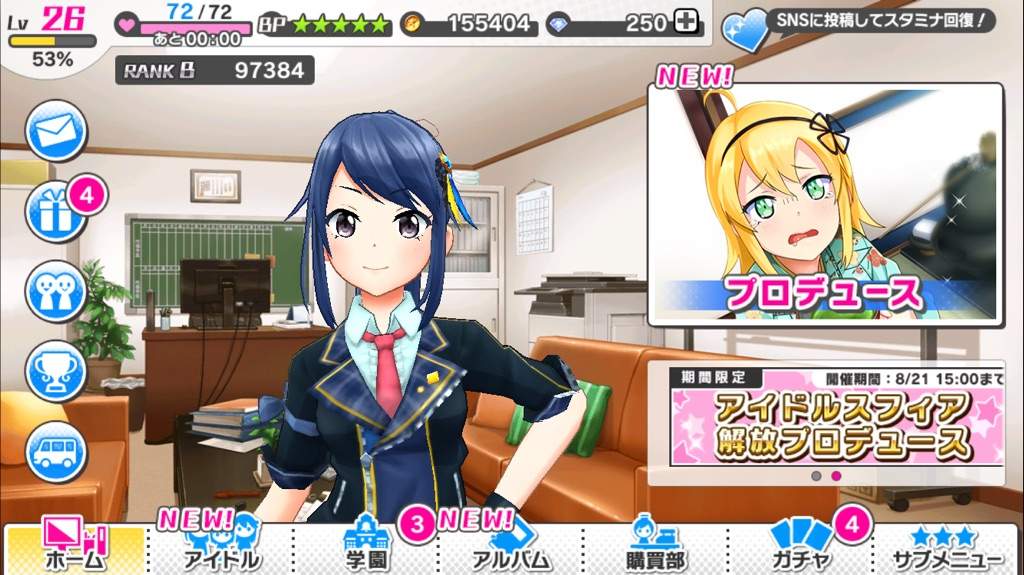Open the ガチャ tab
This screenshot has width=1024, height=575.
pos(802,547)
